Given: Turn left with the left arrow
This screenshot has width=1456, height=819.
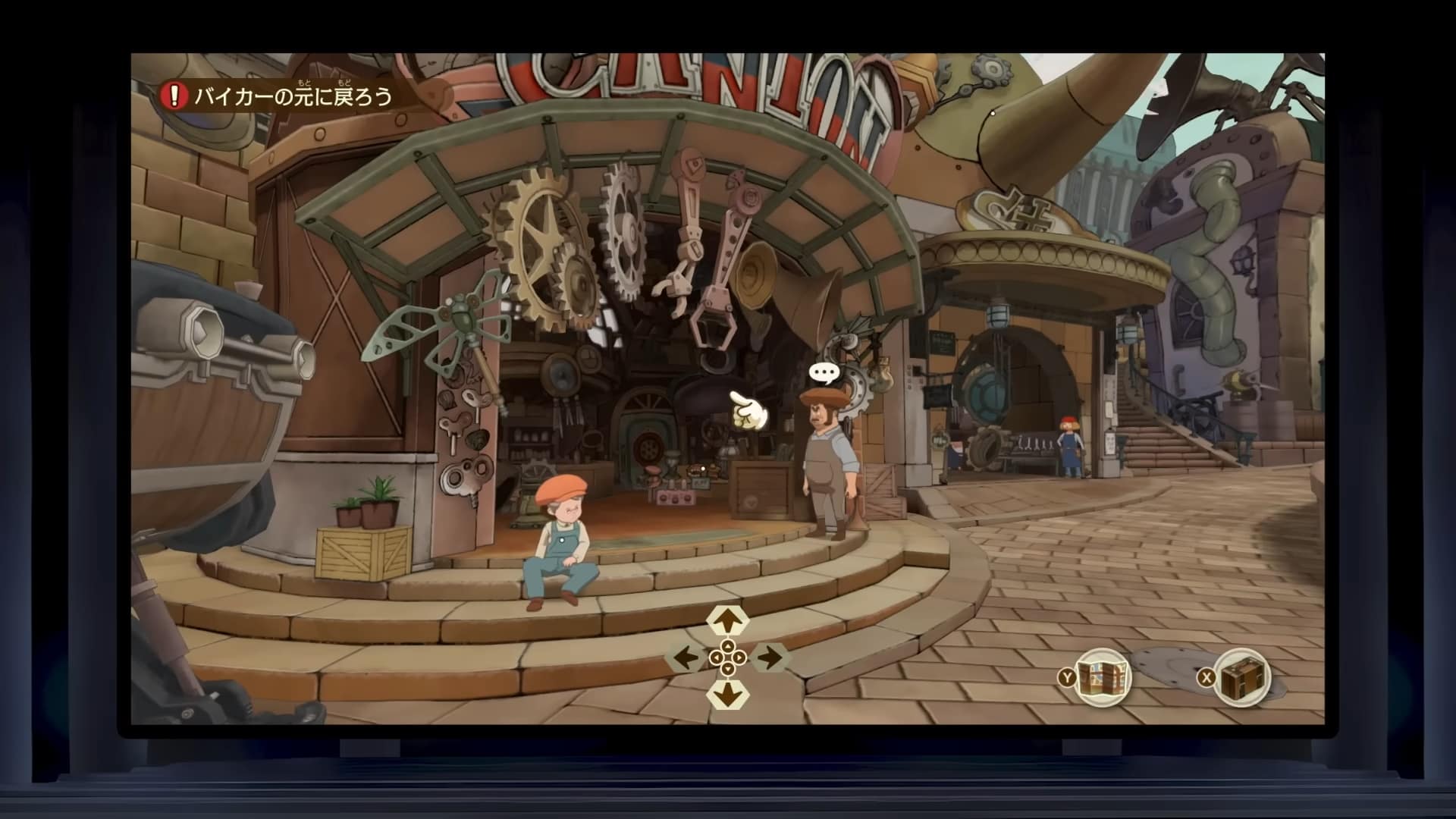Looking at the screenshot, I should pyautogui.click(x=686, y=657).
